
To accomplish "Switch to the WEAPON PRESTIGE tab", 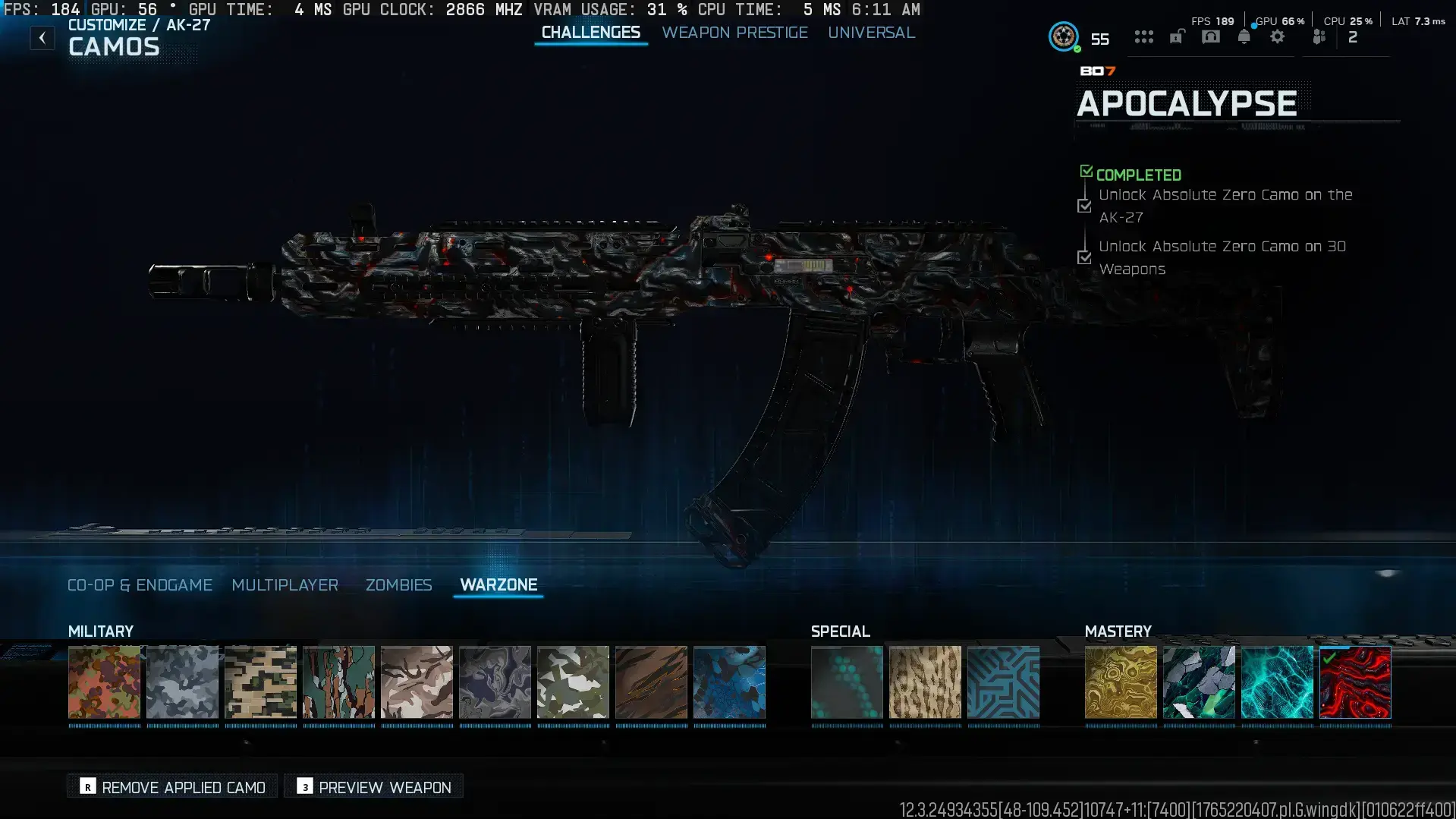I will click(x=734, y=33).
